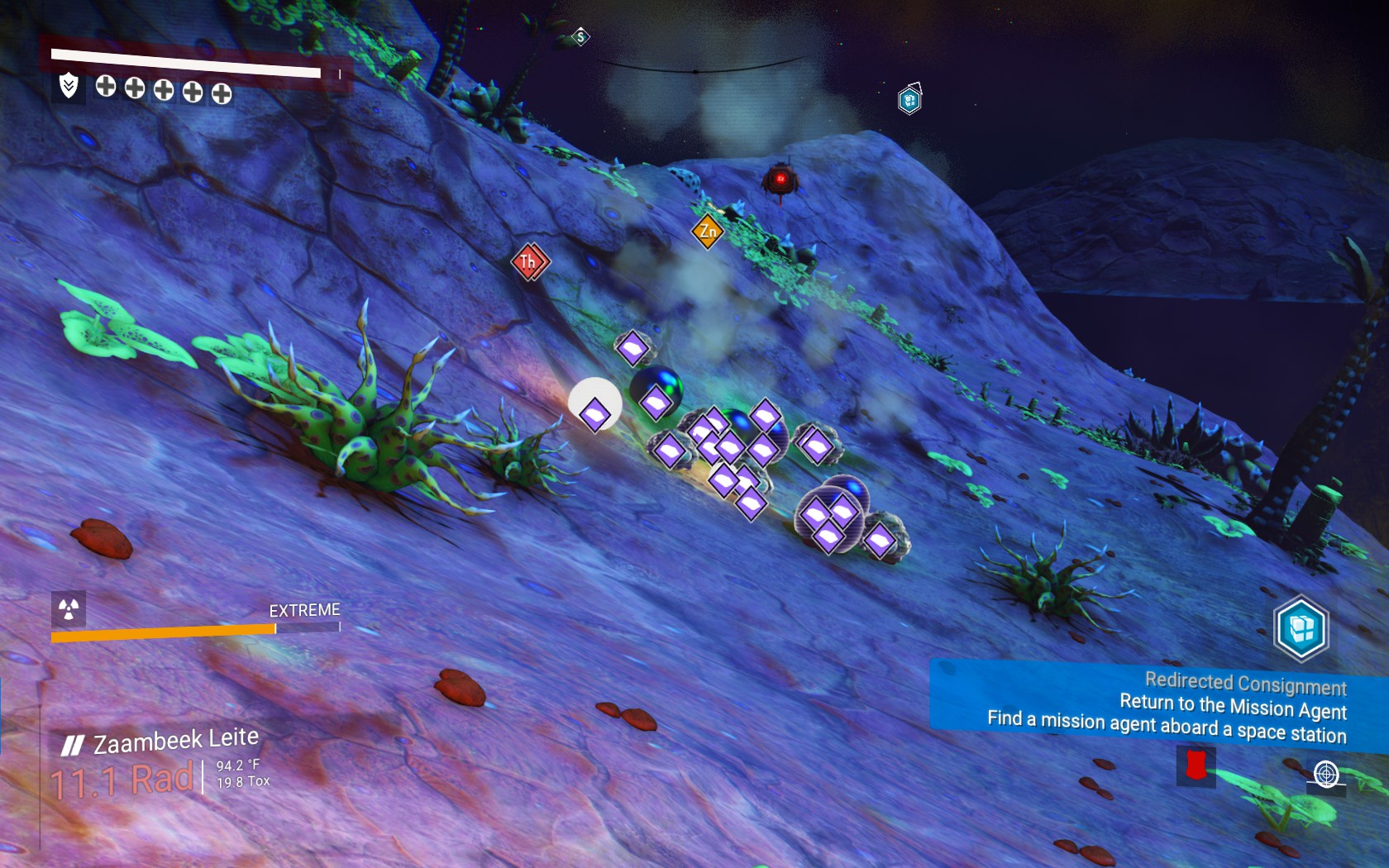Click the Zaambeek Leite planet name label
Image resolution: width=1389 pixels, height=868 pixels.
(x=175, y=741)
